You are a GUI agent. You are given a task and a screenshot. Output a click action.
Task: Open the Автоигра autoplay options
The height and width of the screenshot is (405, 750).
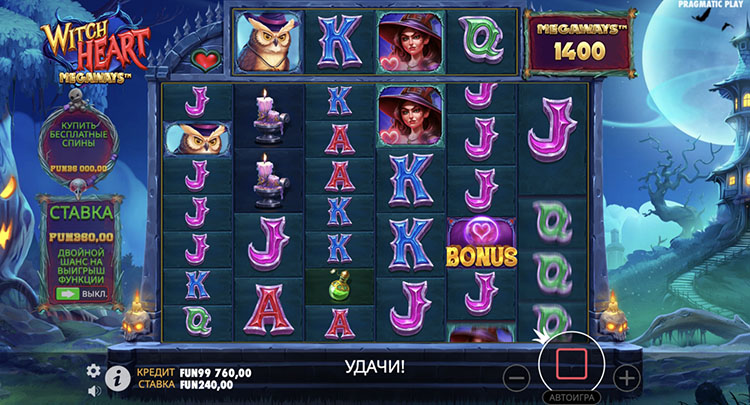pyautogui.click(x=571, y=396)
